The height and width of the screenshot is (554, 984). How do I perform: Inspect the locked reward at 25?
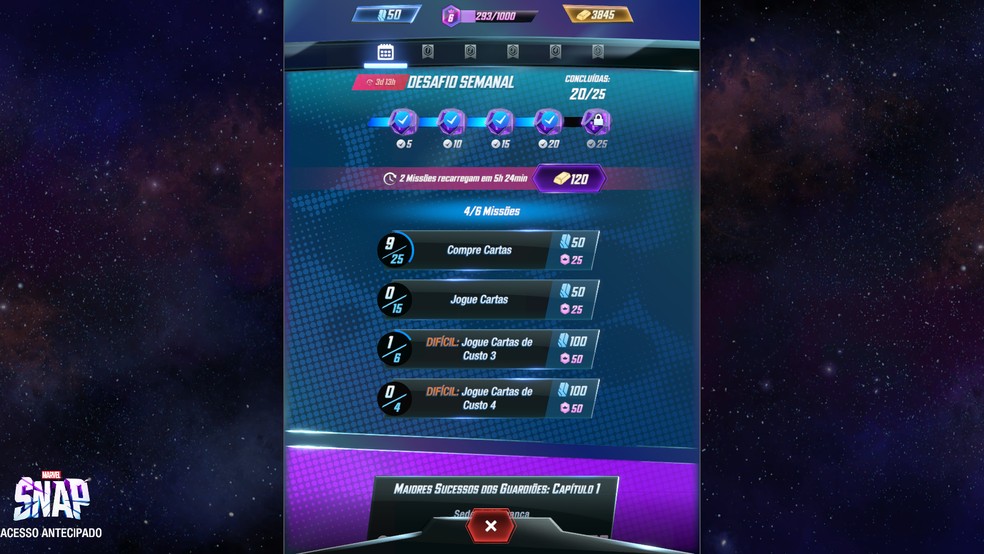point(596,123)
